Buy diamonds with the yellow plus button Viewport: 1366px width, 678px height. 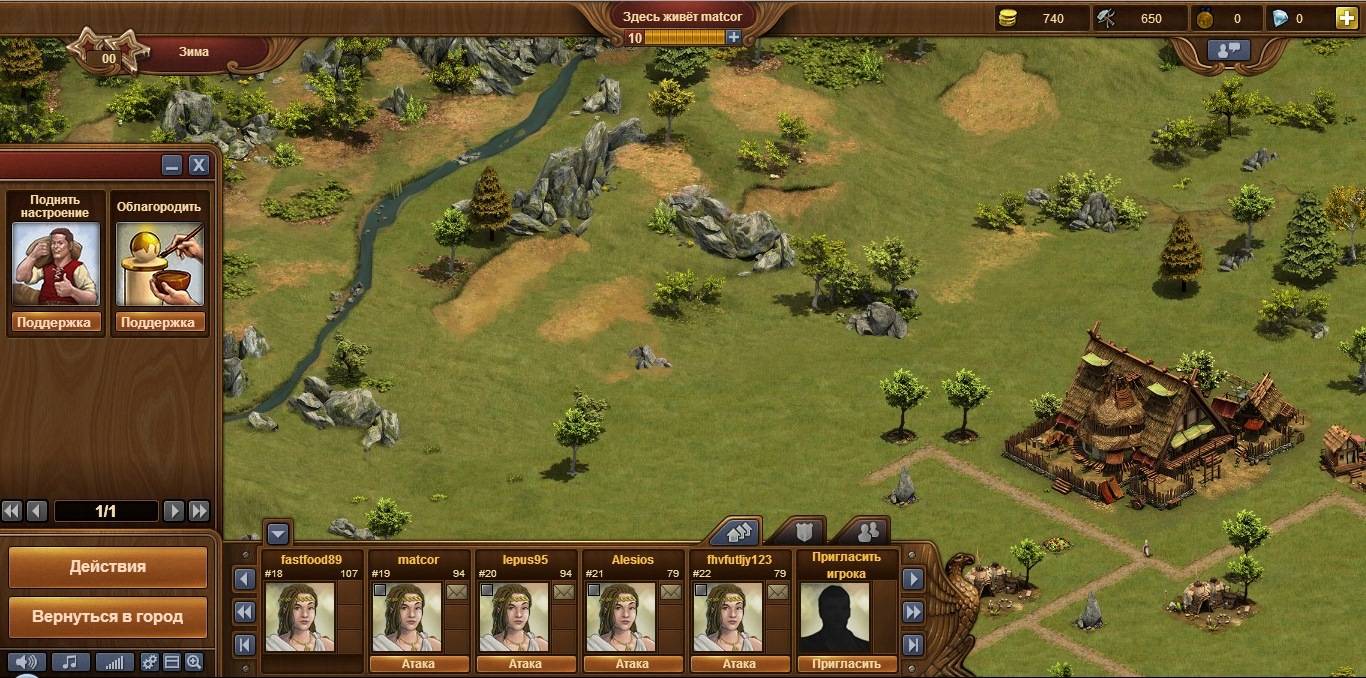pos(1347,18)
